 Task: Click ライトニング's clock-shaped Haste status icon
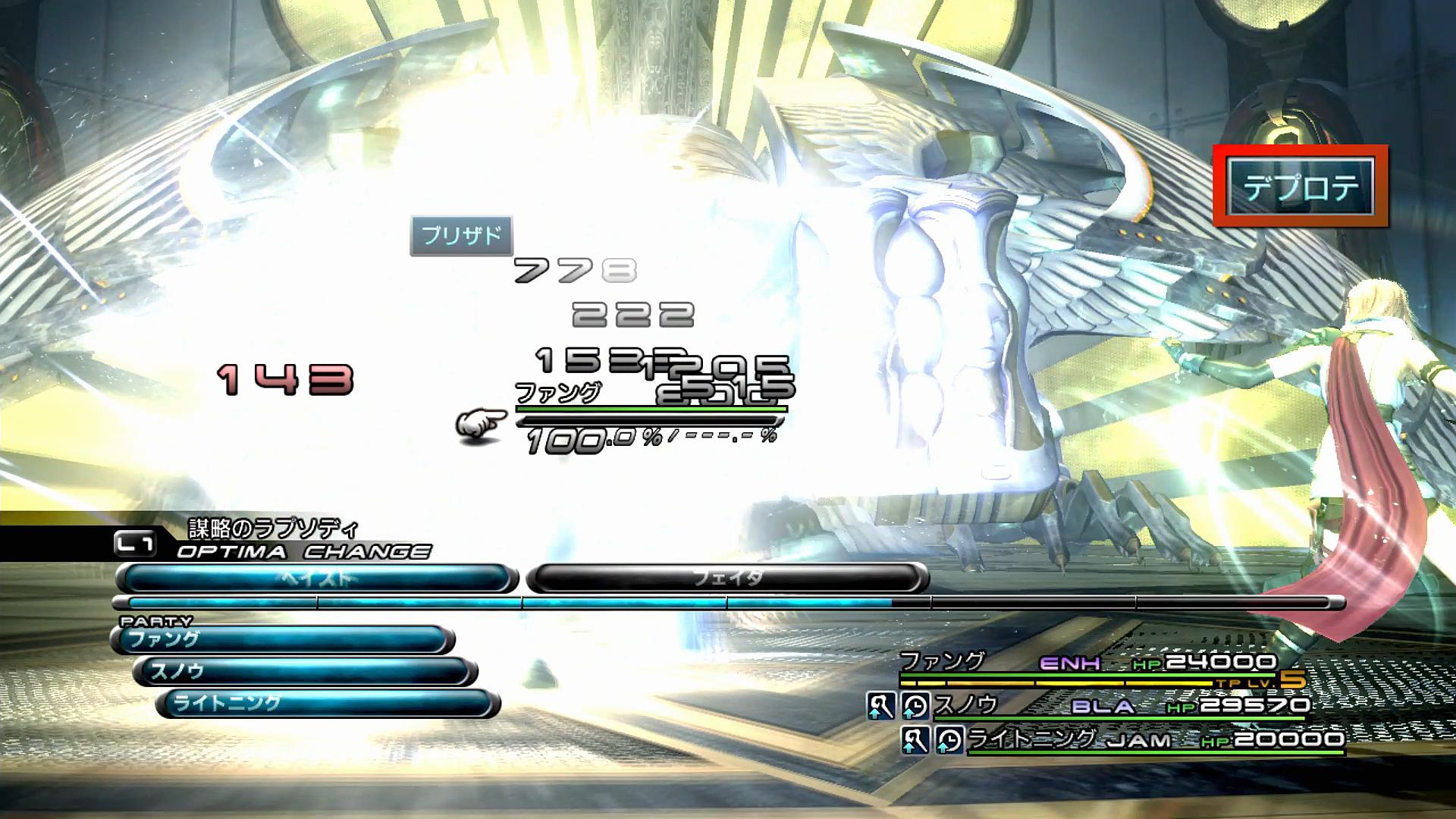click(x=949, y=739)
